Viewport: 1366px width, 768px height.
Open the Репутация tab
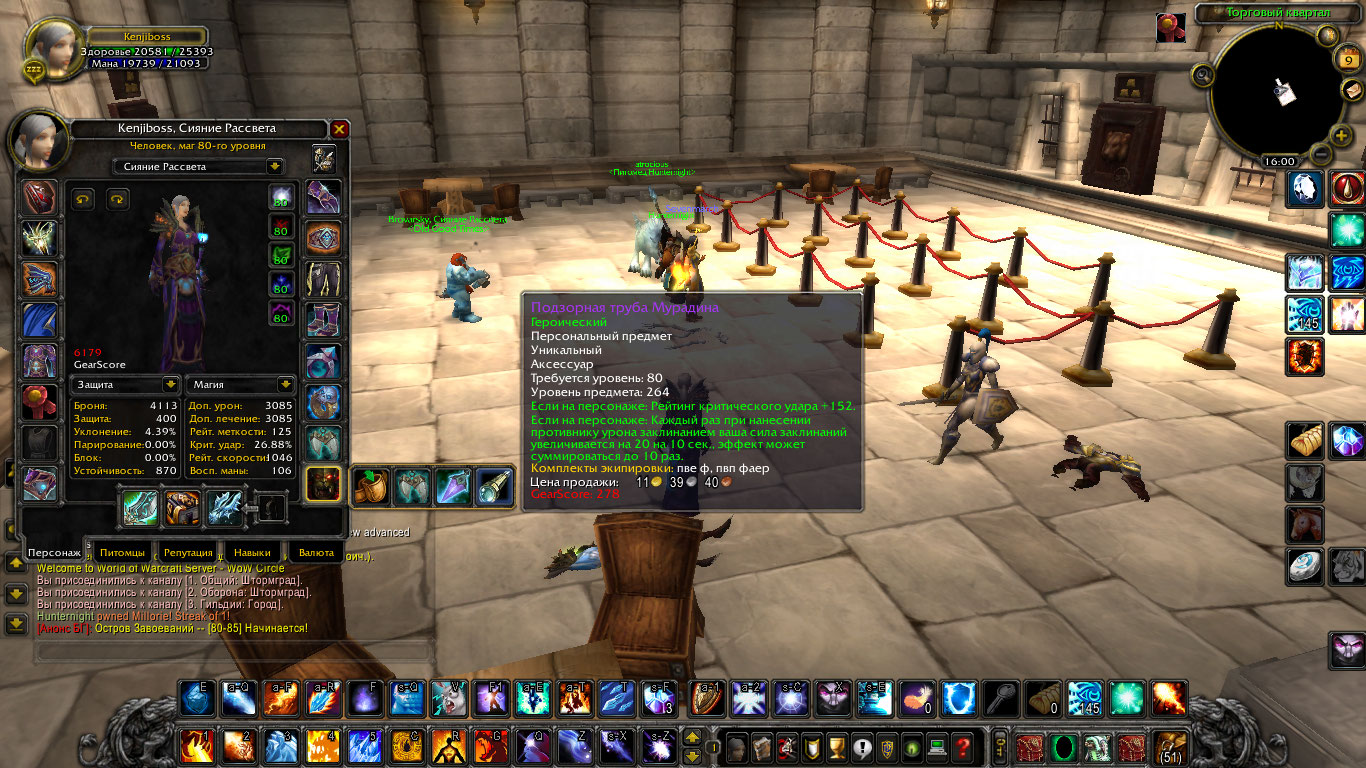[x=188, y=552]
